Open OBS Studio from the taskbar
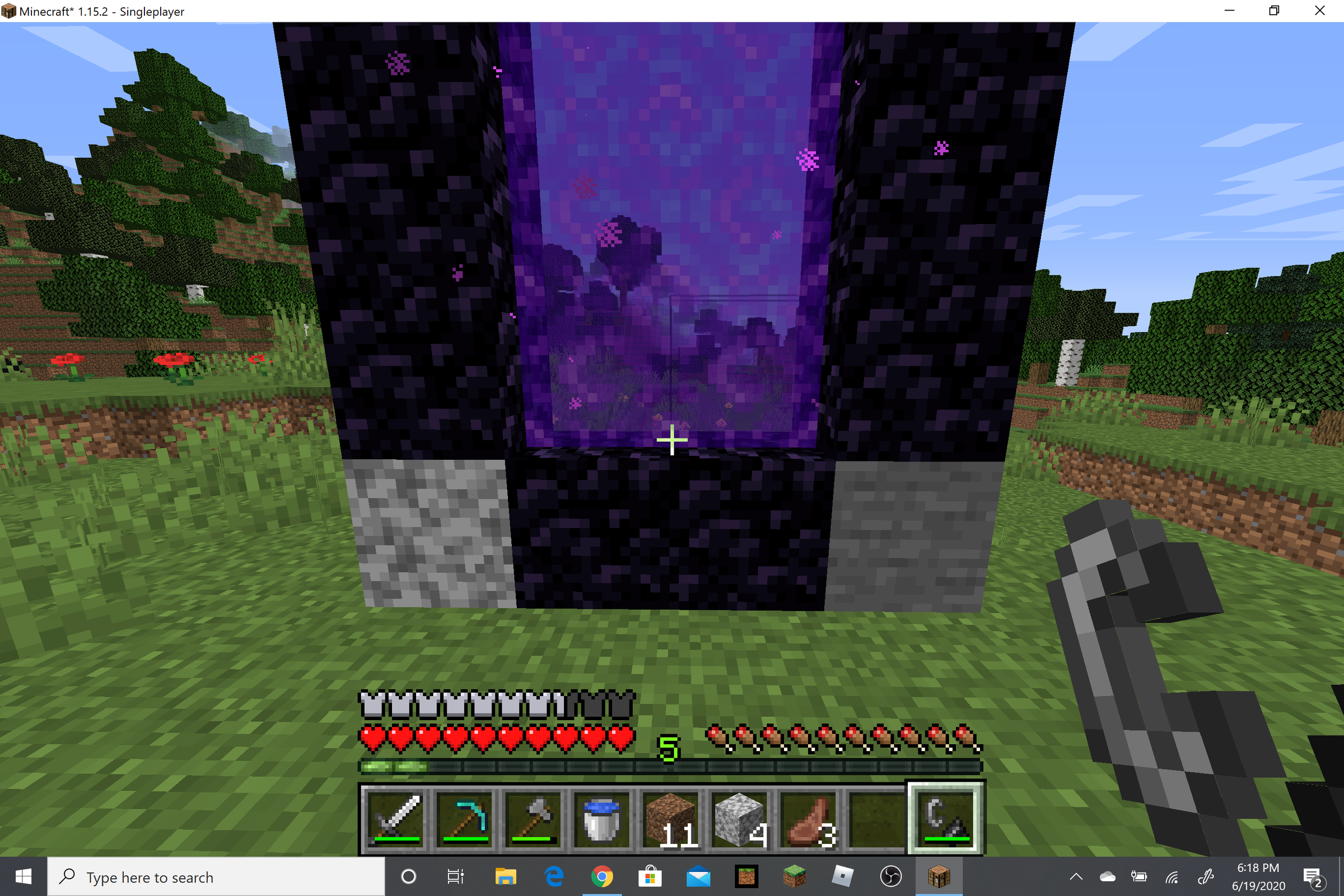1344x896 pixels. pos(892,877)
